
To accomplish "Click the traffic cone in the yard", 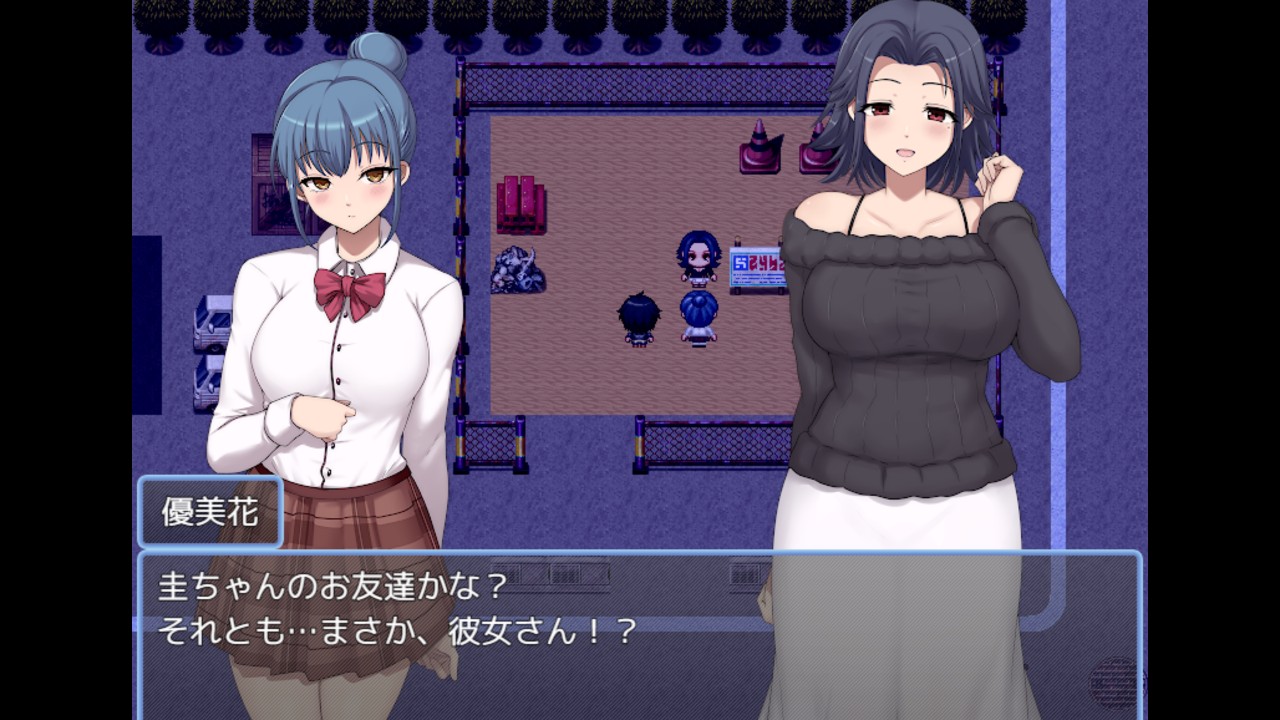I will [x=757, y=145].
